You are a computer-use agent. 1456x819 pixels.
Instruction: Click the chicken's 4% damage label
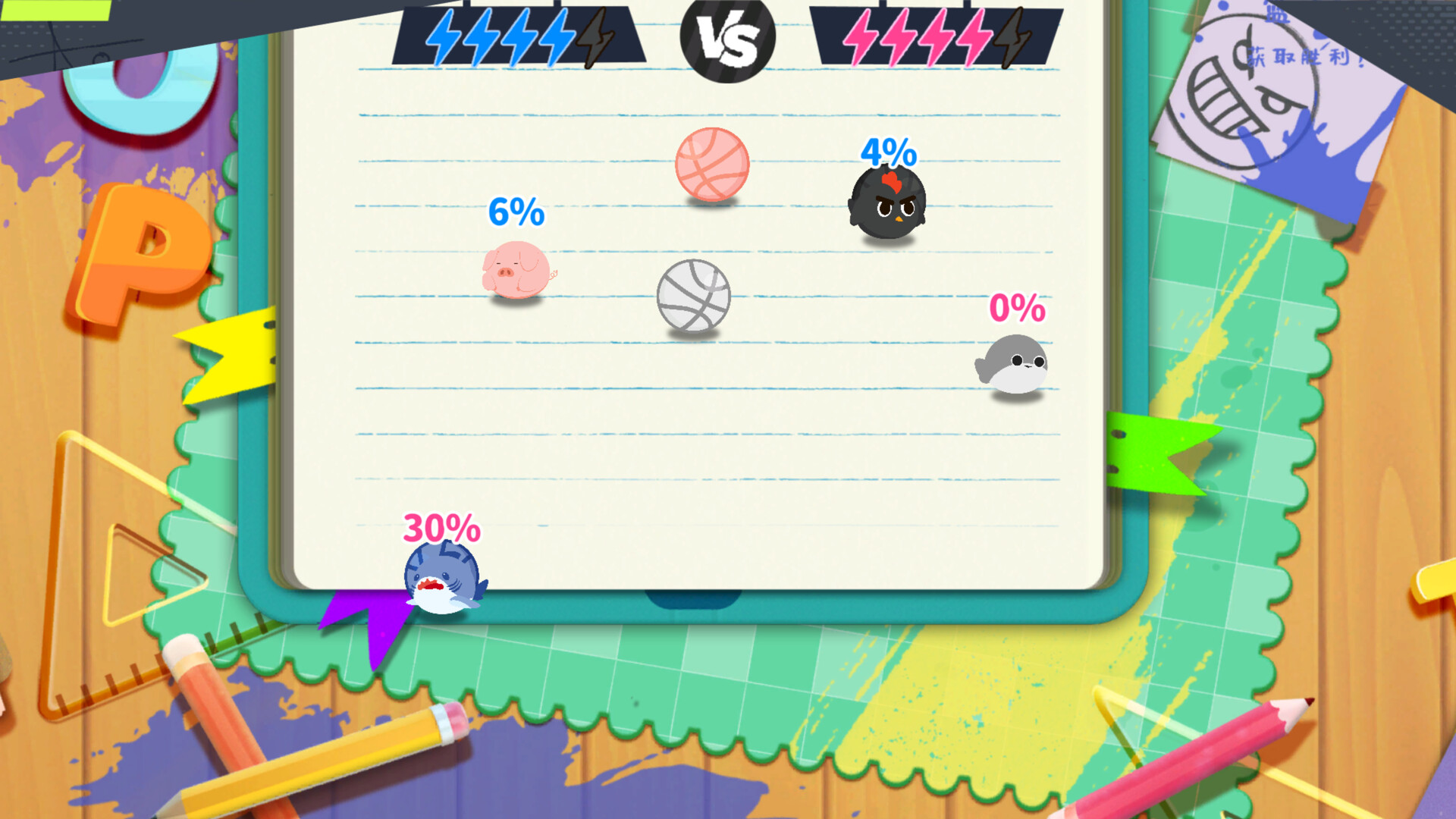tap(889, 152)
